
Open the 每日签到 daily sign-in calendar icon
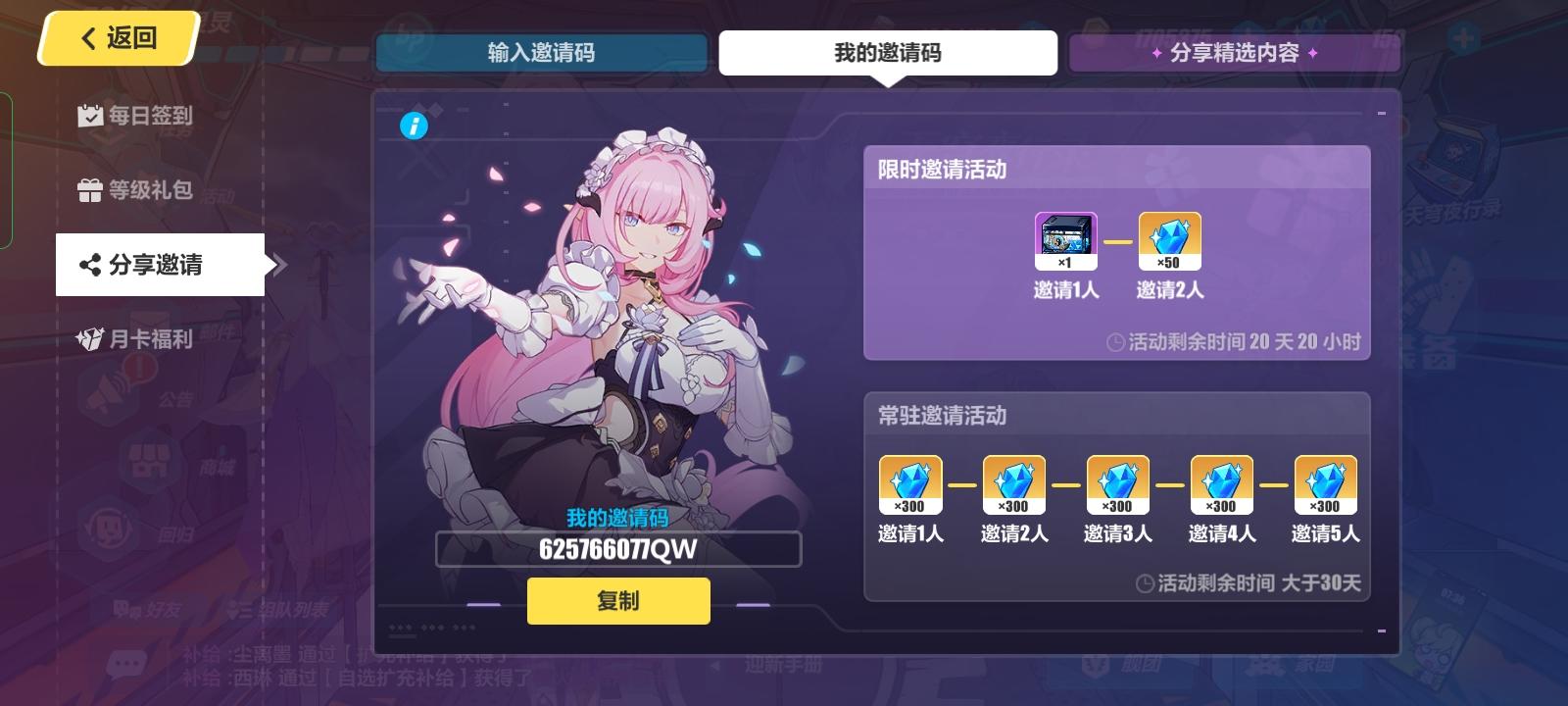point(89,116)
